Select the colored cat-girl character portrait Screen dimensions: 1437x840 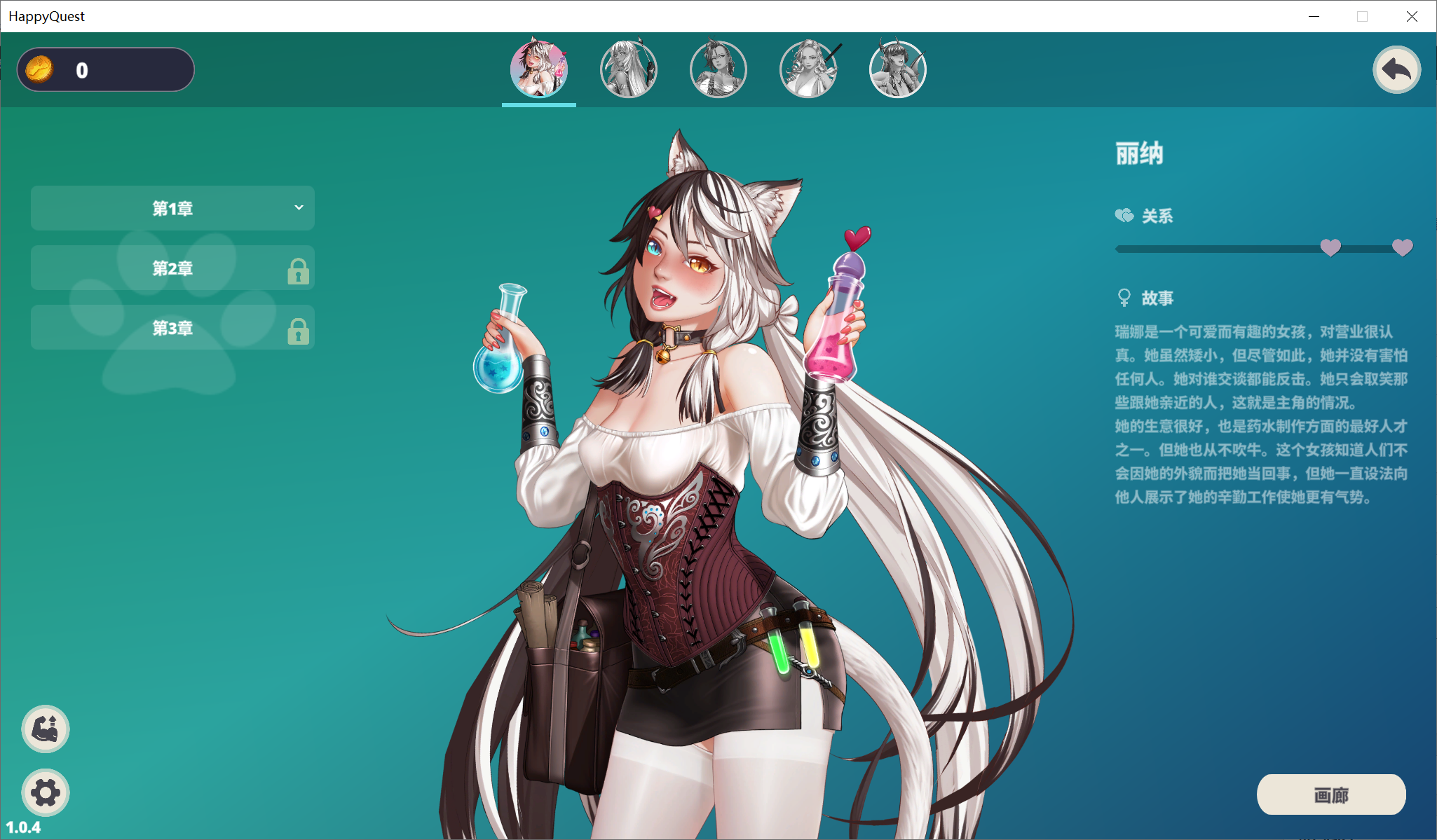point(538,69)
